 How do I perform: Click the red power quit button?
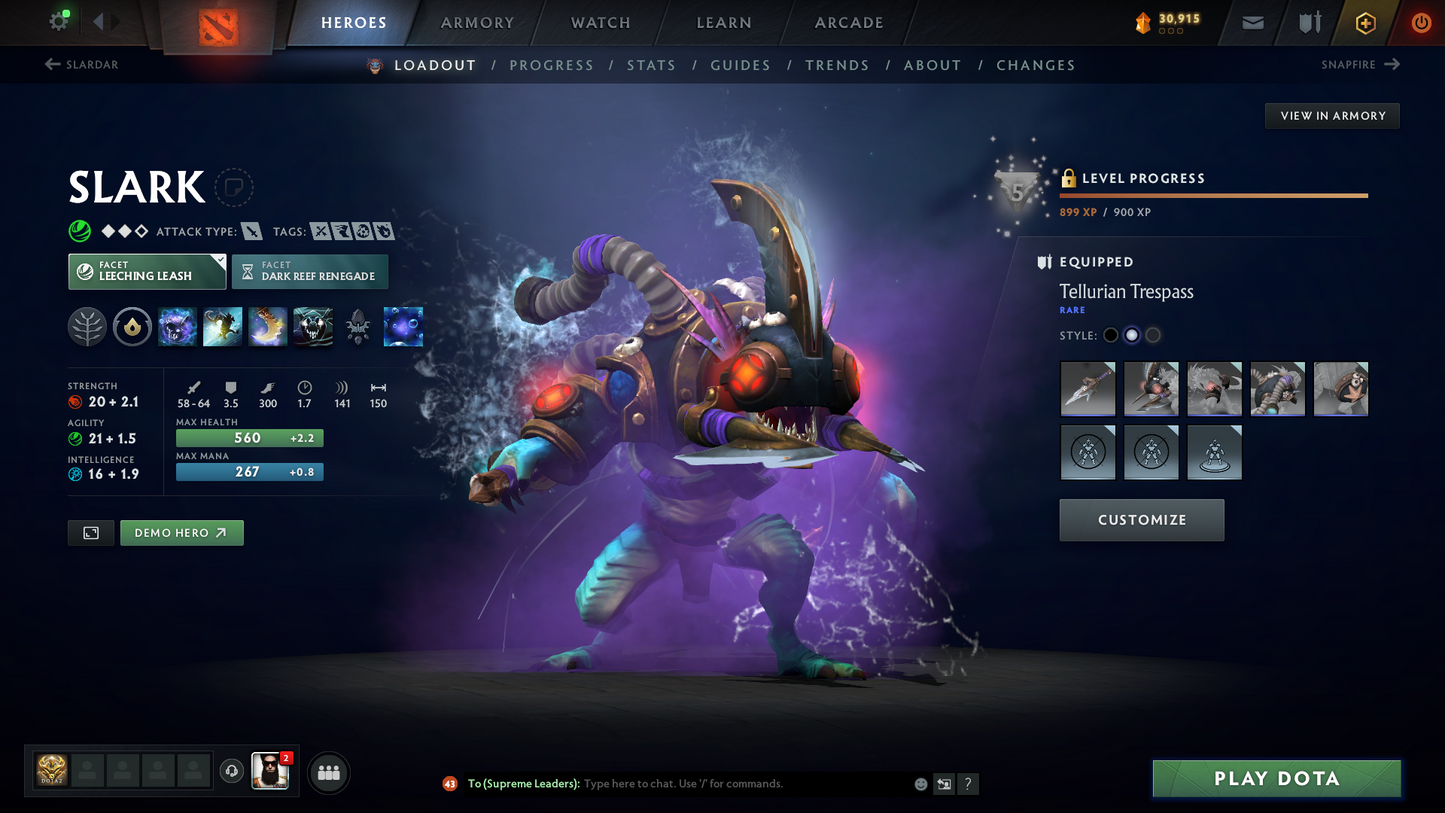1421,23
